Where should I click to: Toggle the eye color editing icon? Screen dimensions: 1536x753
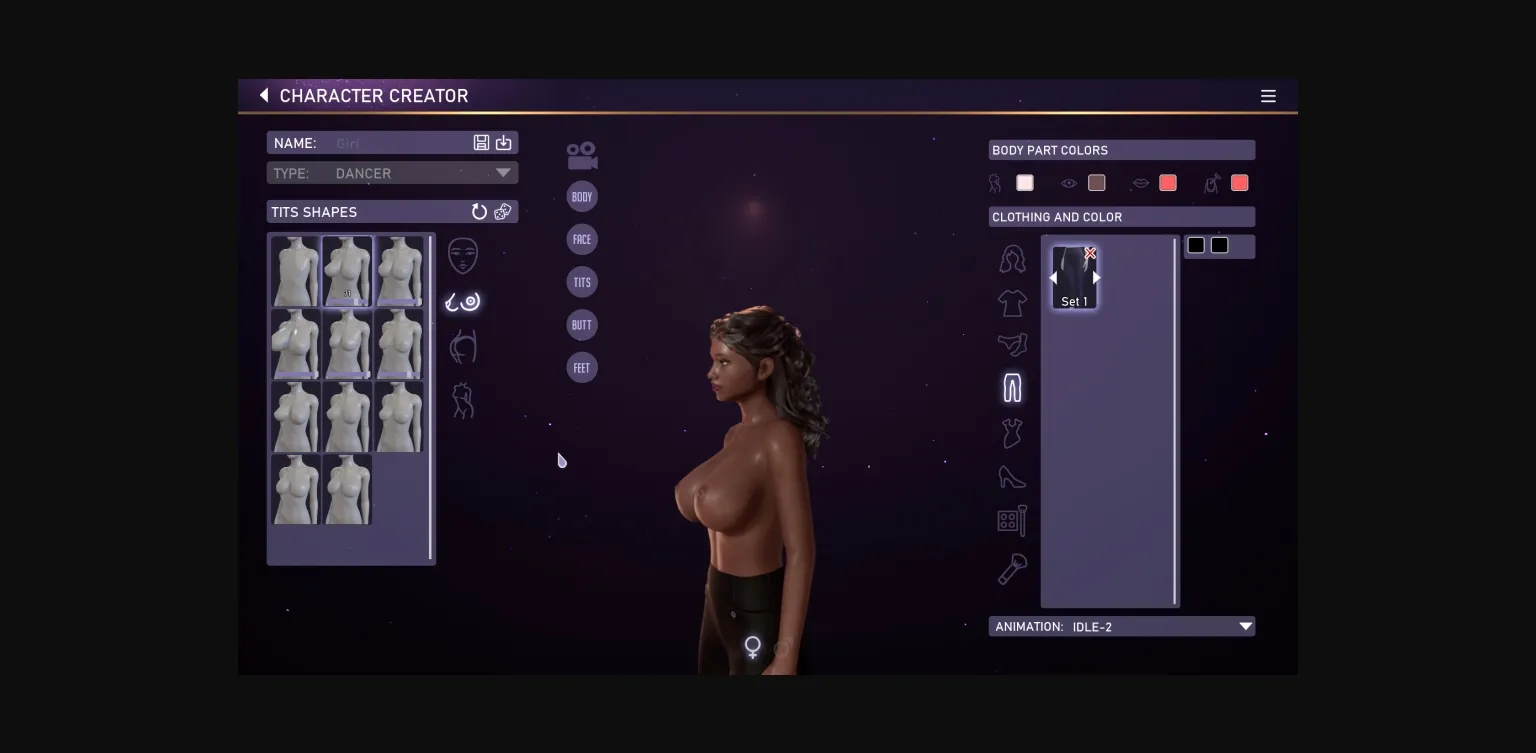(1069, 183)
